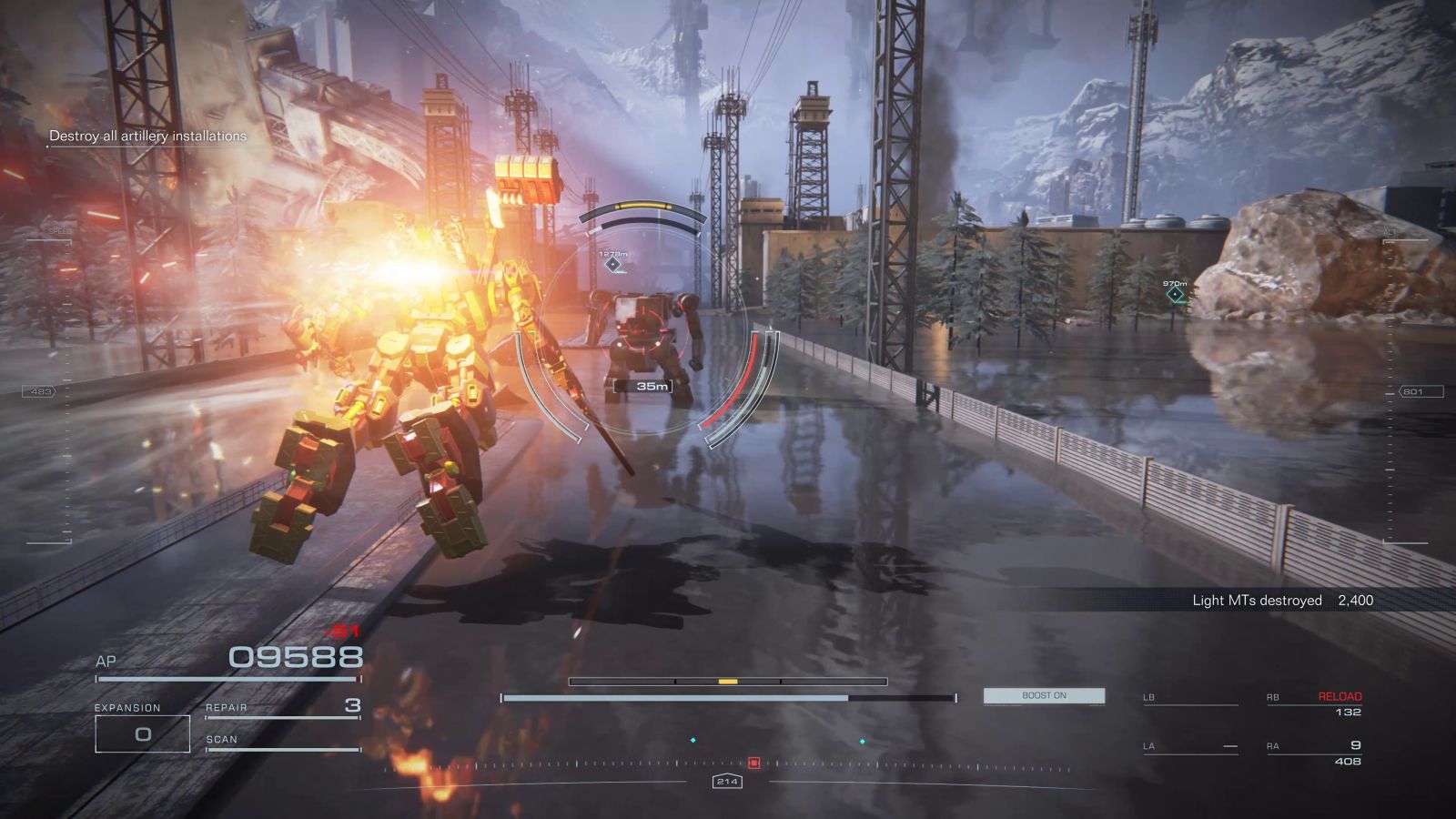
Task: Use a Repair kit
Action: (x=282, y=706)
